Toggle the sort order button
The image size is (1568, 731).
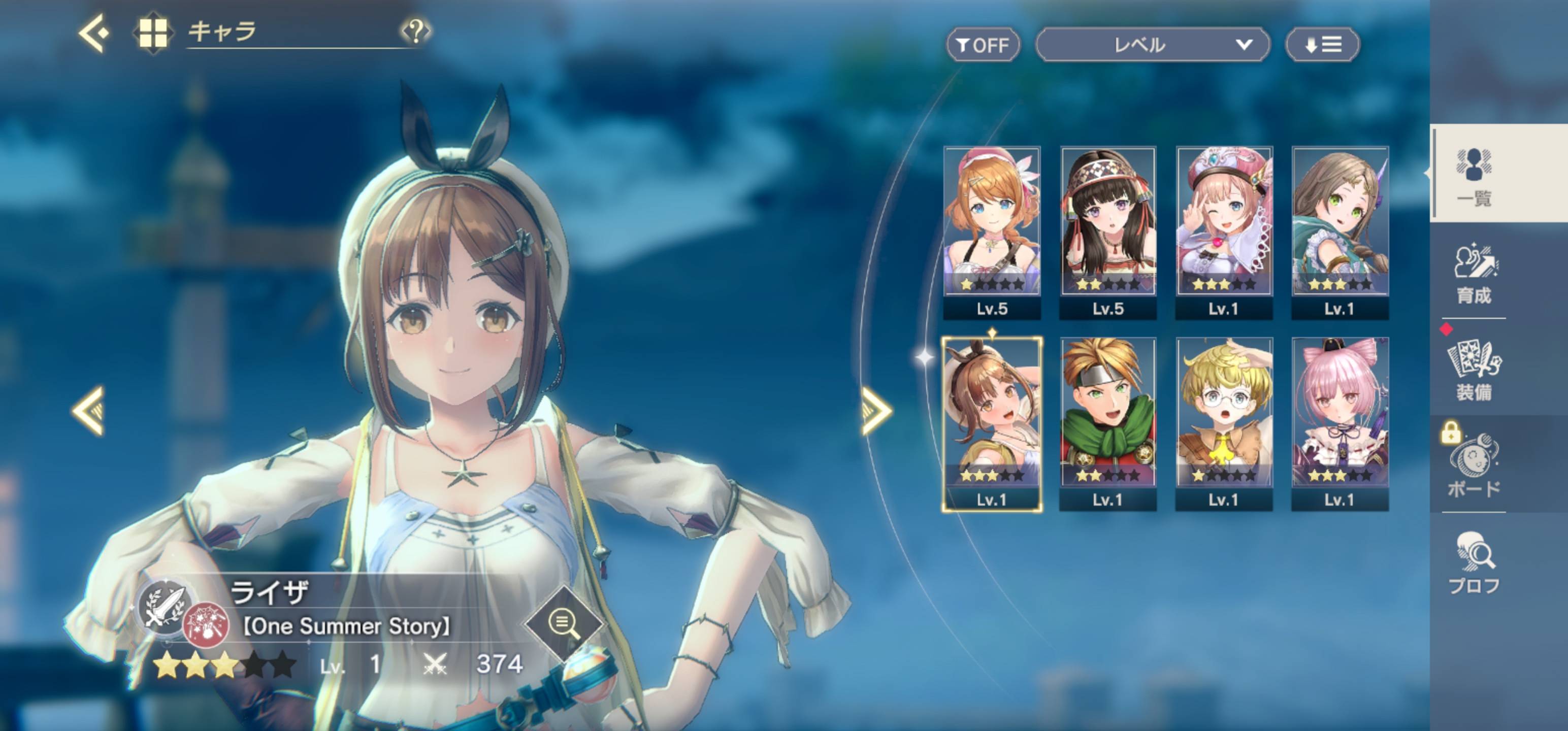click(1322, 45)
